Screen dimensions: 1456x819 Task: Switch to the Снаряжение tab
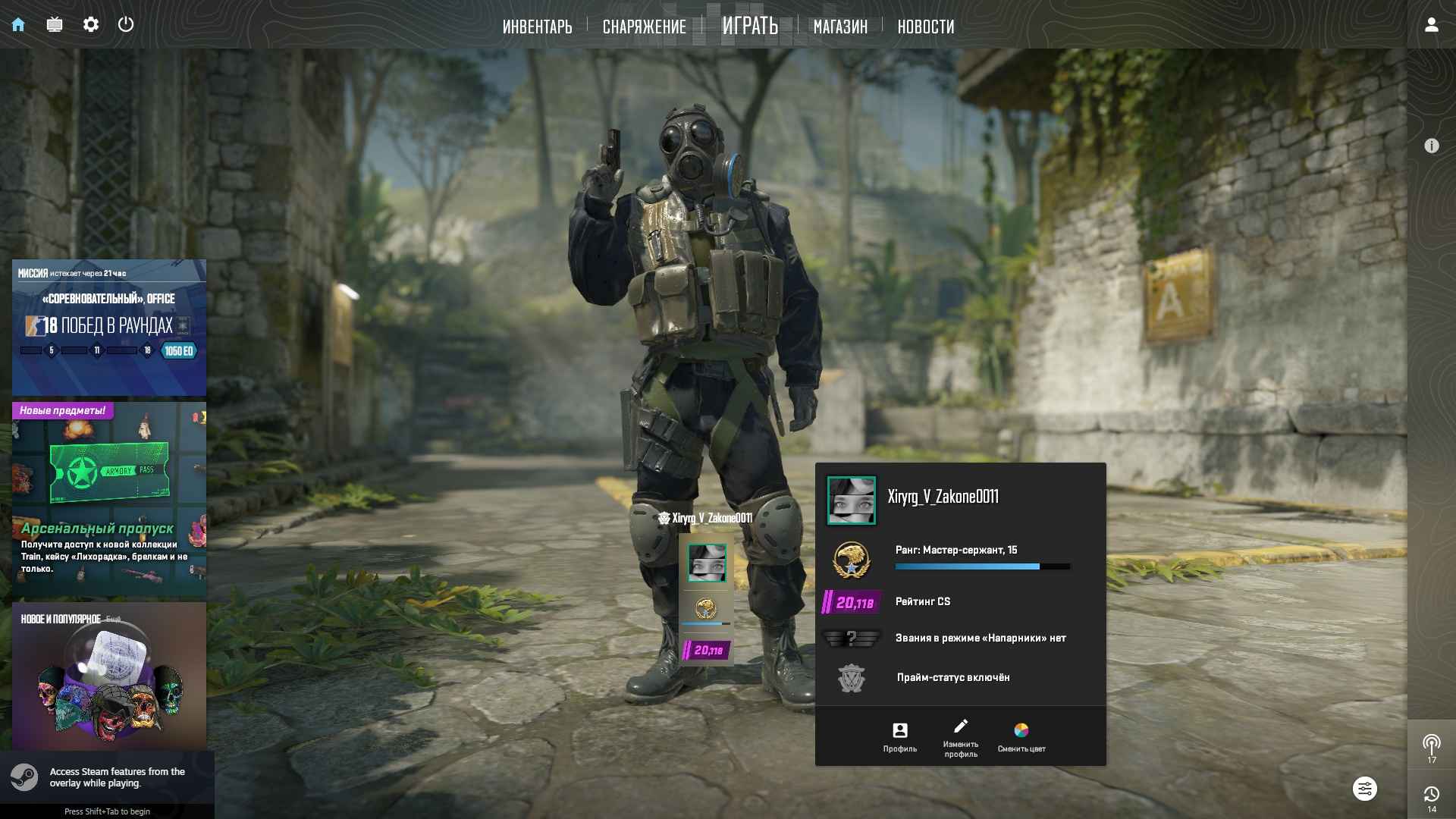[644, 27]
